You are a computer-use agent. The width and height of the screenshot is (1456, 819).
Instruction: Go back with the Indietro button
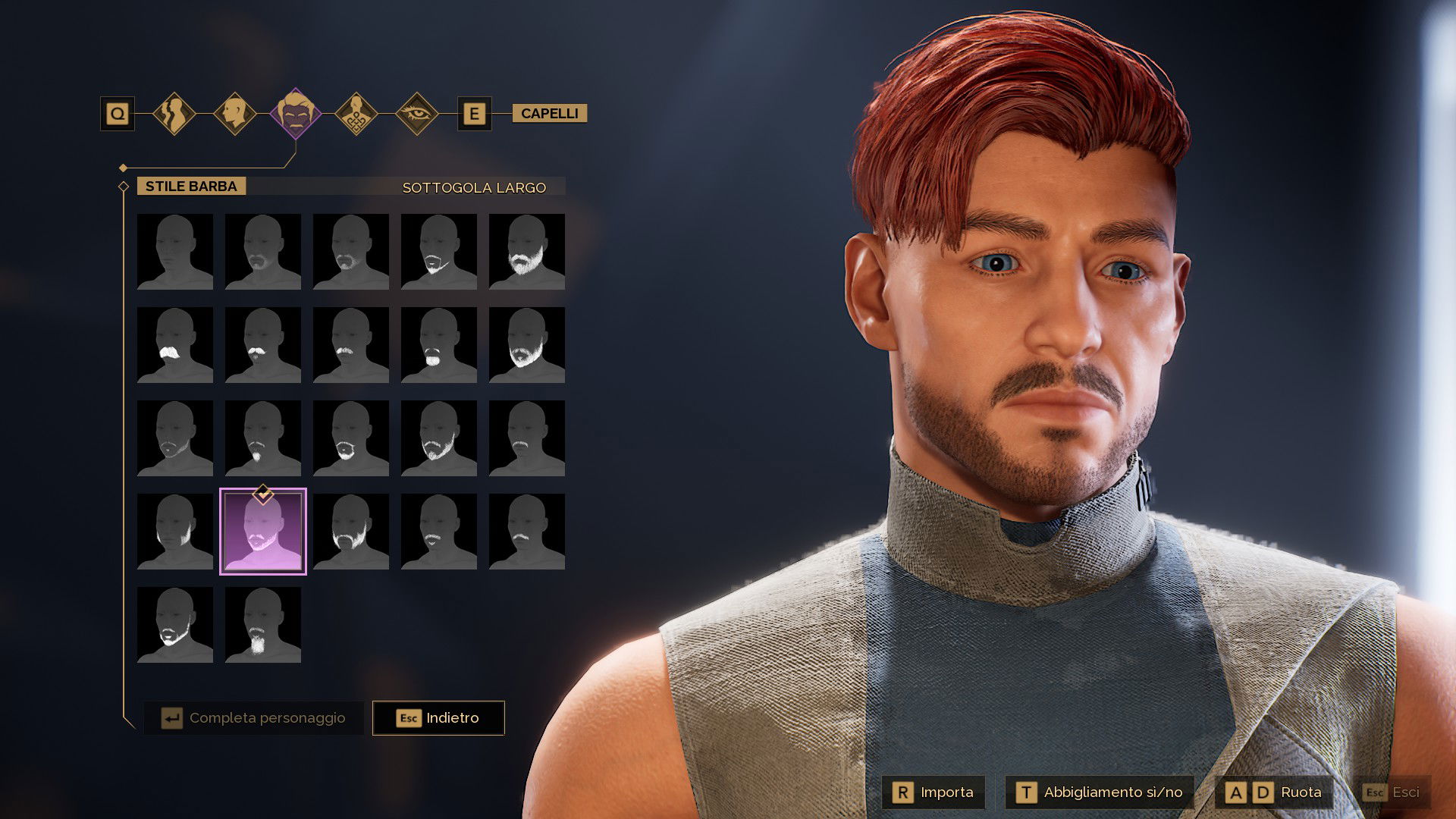pyautogui.click(x=438, y=717)
